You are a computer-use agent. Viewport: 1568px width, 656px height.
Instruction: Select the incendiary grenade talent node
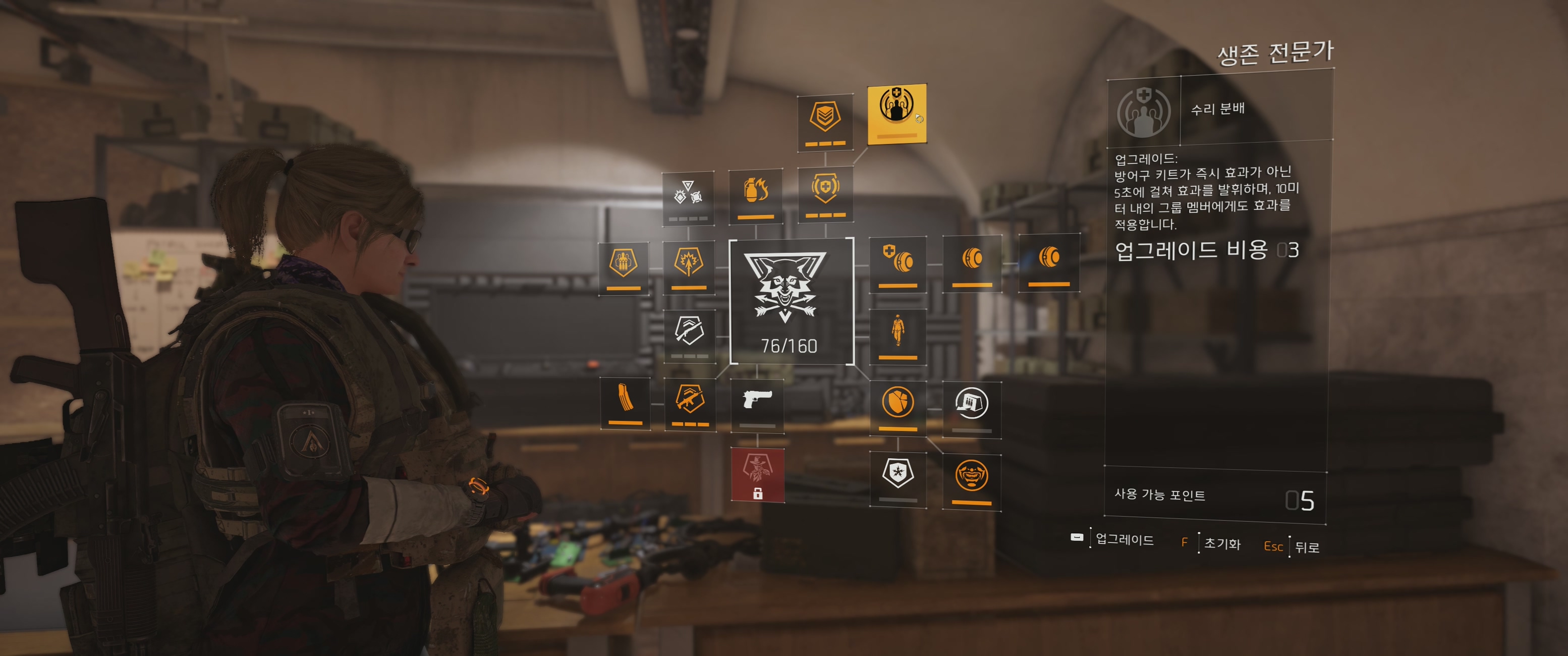(x=755, y=195)
